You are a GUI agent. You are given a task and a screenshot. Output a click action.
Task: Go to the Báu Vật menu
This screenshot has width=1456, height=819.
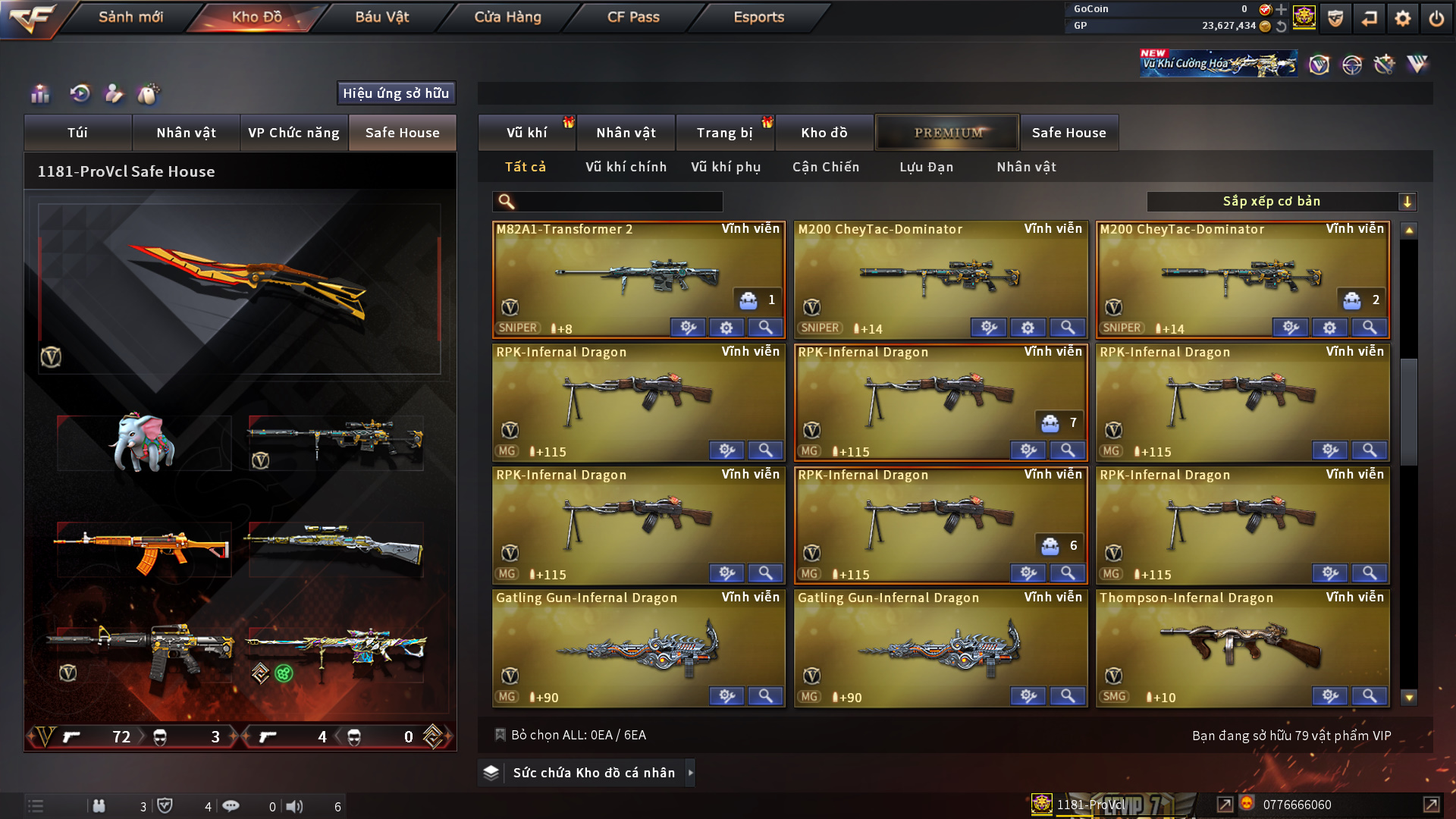[381, 17]
